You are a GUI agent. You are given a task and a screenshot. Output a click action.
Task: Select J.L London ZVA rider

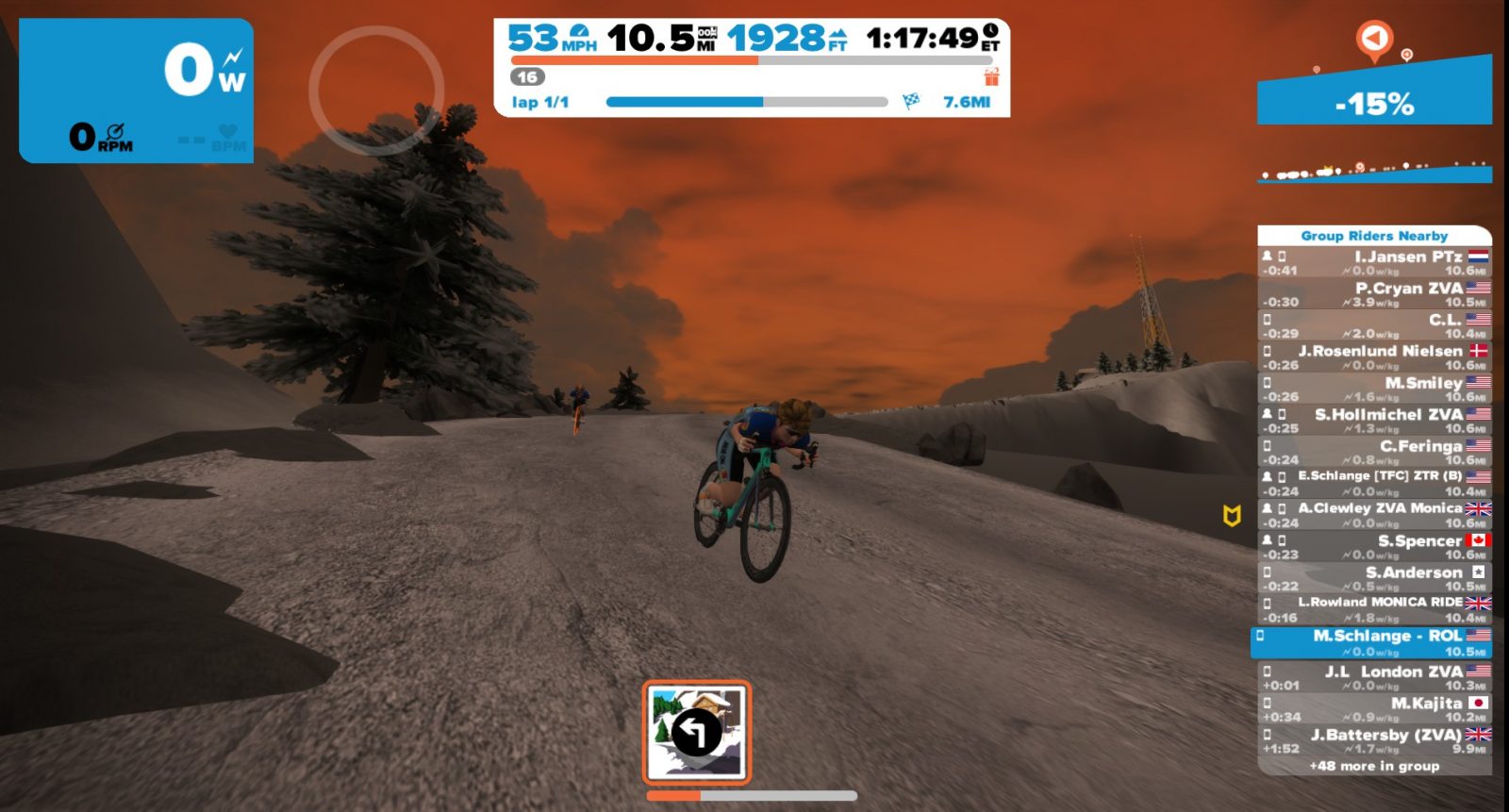coord(1374,677)
